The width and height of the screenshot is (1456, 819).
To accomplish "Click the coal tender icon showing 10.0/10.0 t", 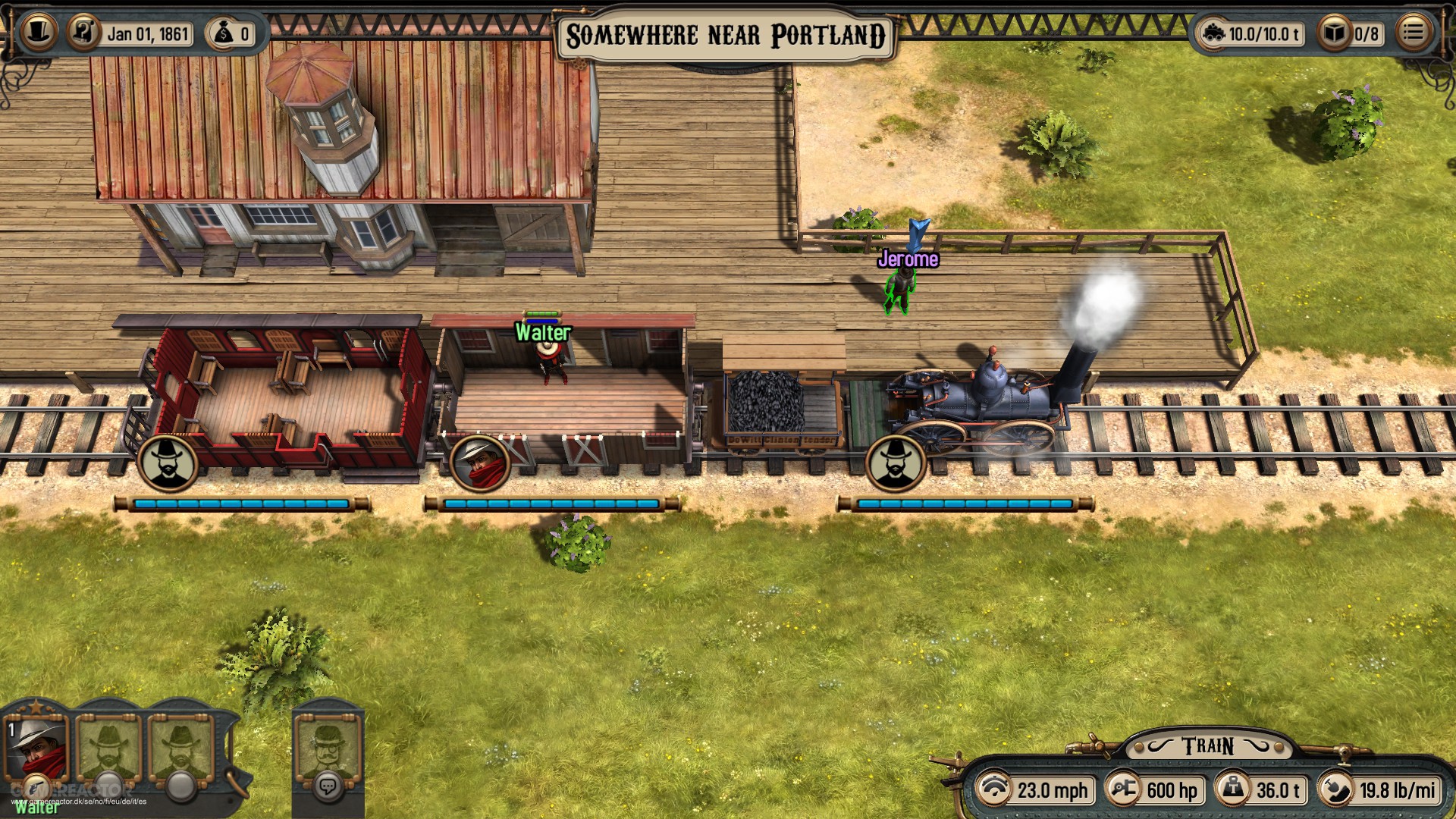I will click(x=1213, y=32).
